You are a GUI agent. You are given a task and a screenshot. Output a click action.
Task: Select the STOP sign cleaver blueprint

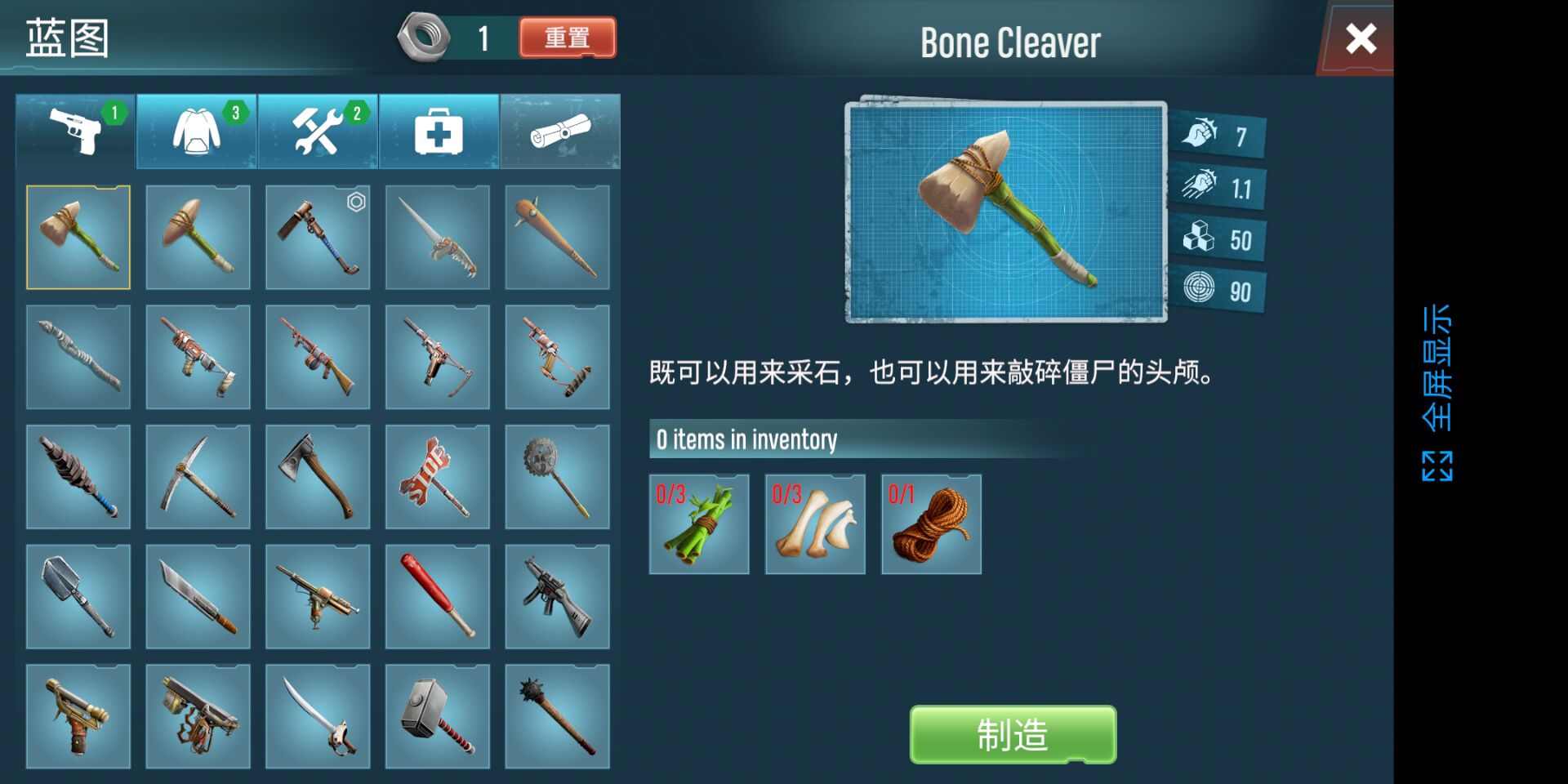438,477
